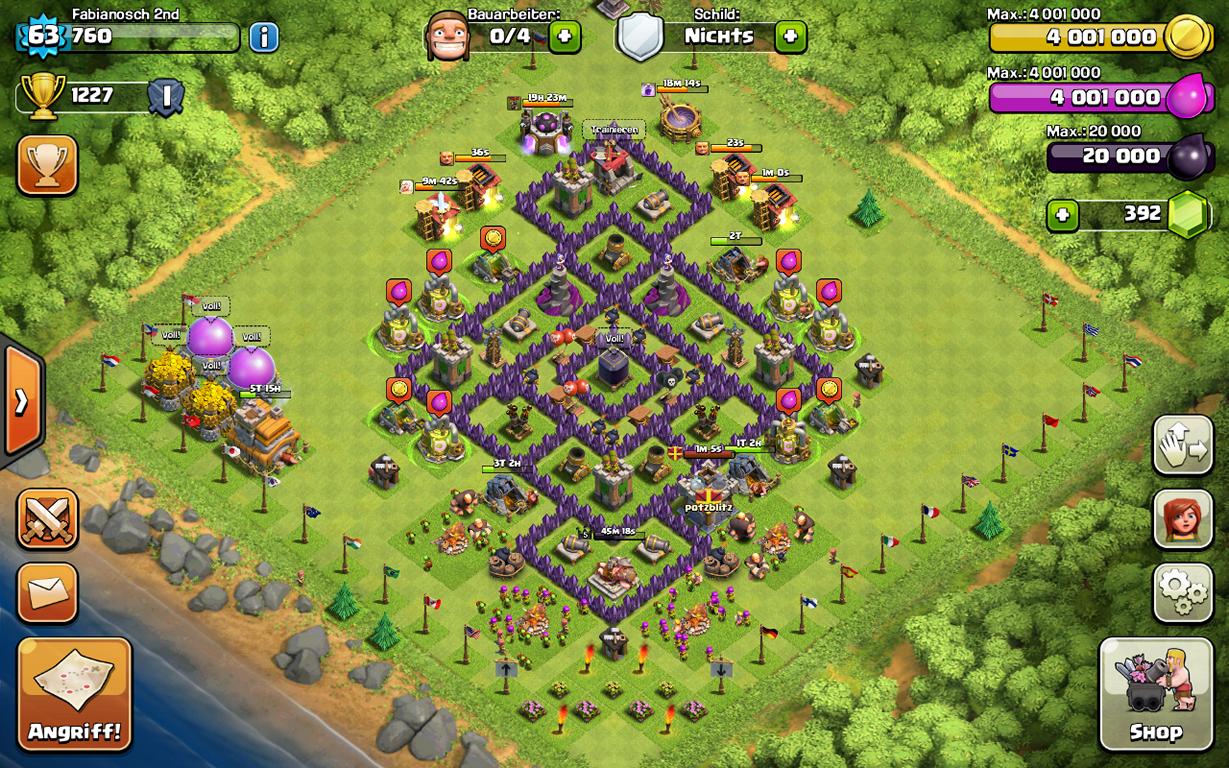Click the blue info button

[264, 38]
